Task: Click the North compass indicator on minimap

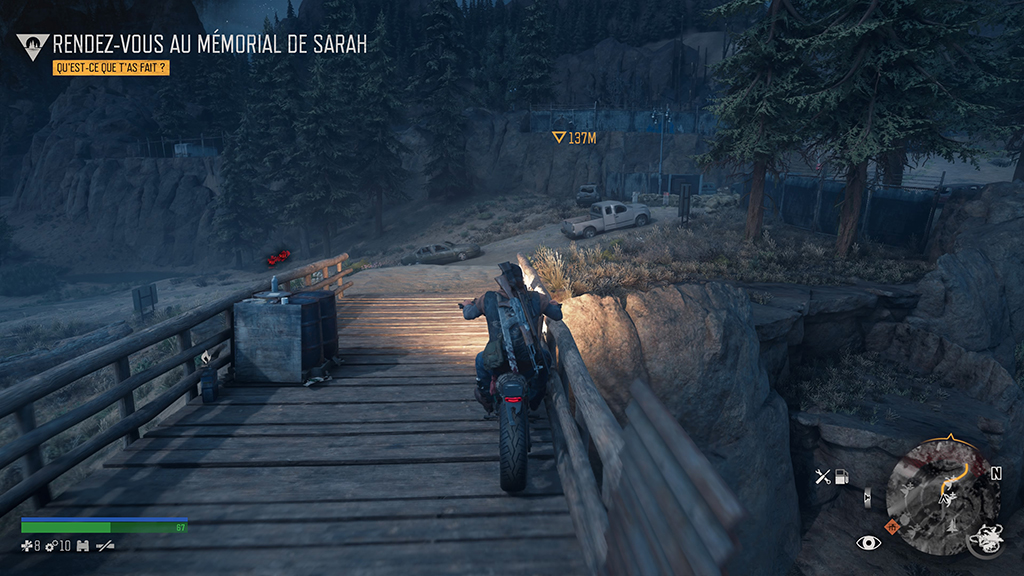Action: (996, 474)
